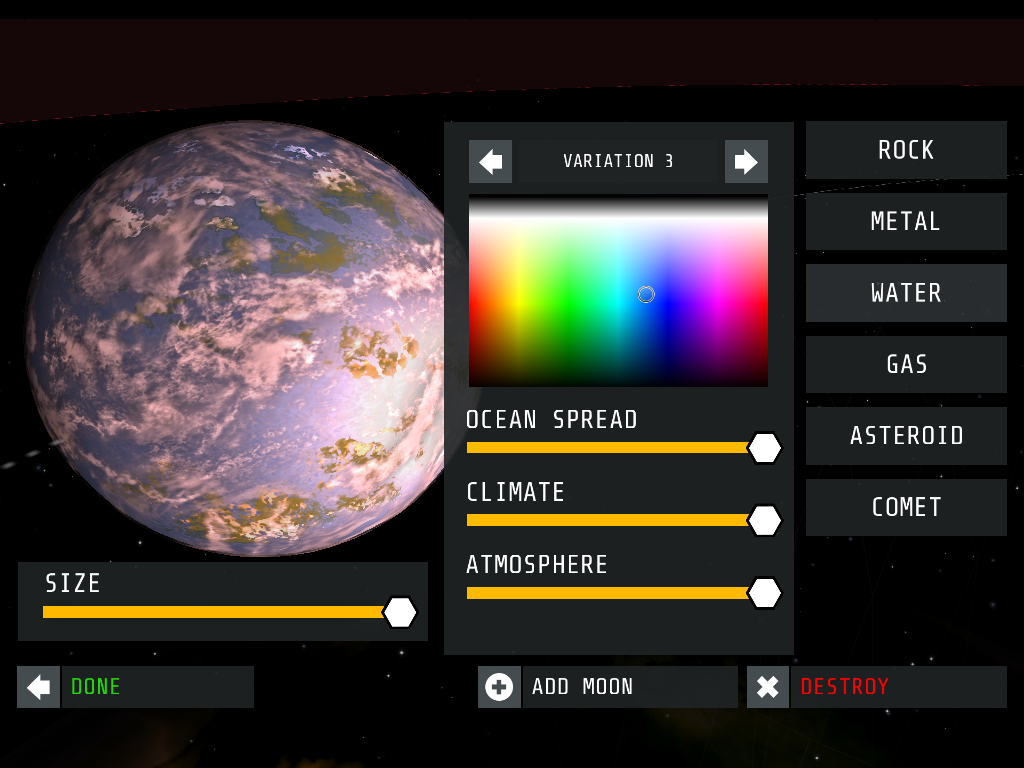Confirm edits with the DONE button
1024x768 pixels.
[x=135, y=687]
